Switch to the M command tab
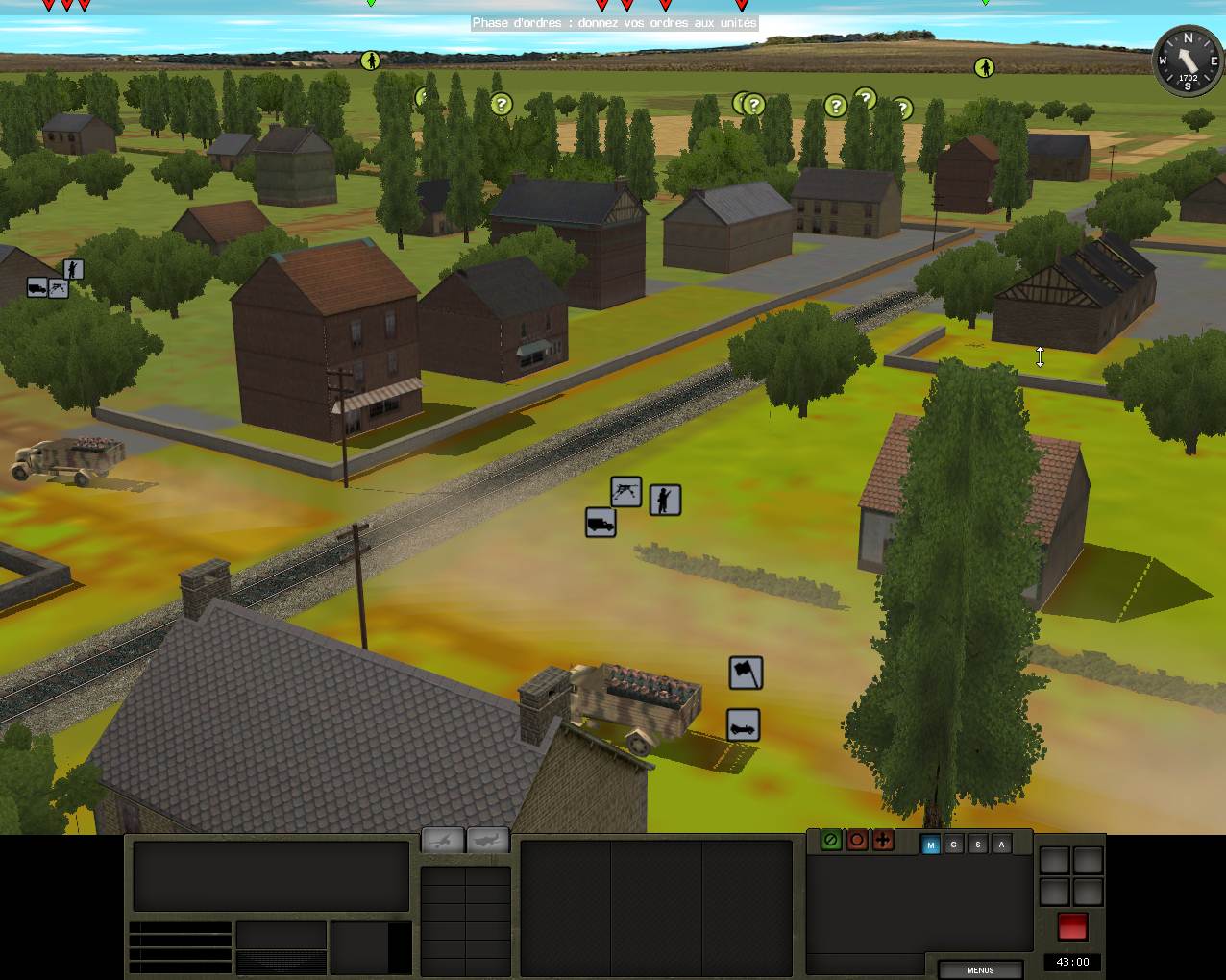The image size is (1226, 980). (930, 845)
